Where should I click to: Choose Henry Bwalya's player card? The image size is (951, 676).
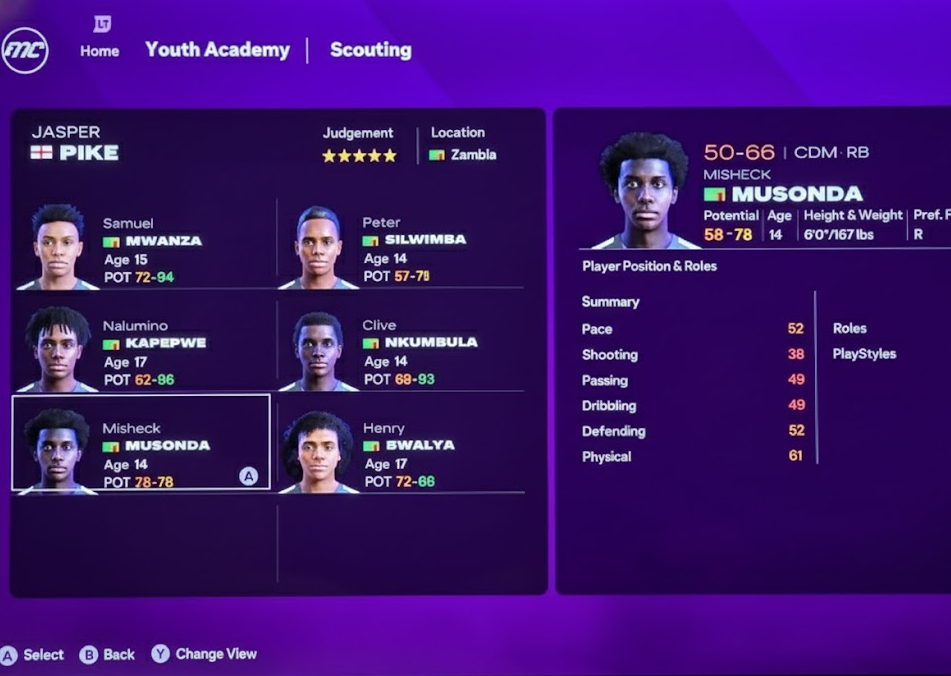[400, 452]
